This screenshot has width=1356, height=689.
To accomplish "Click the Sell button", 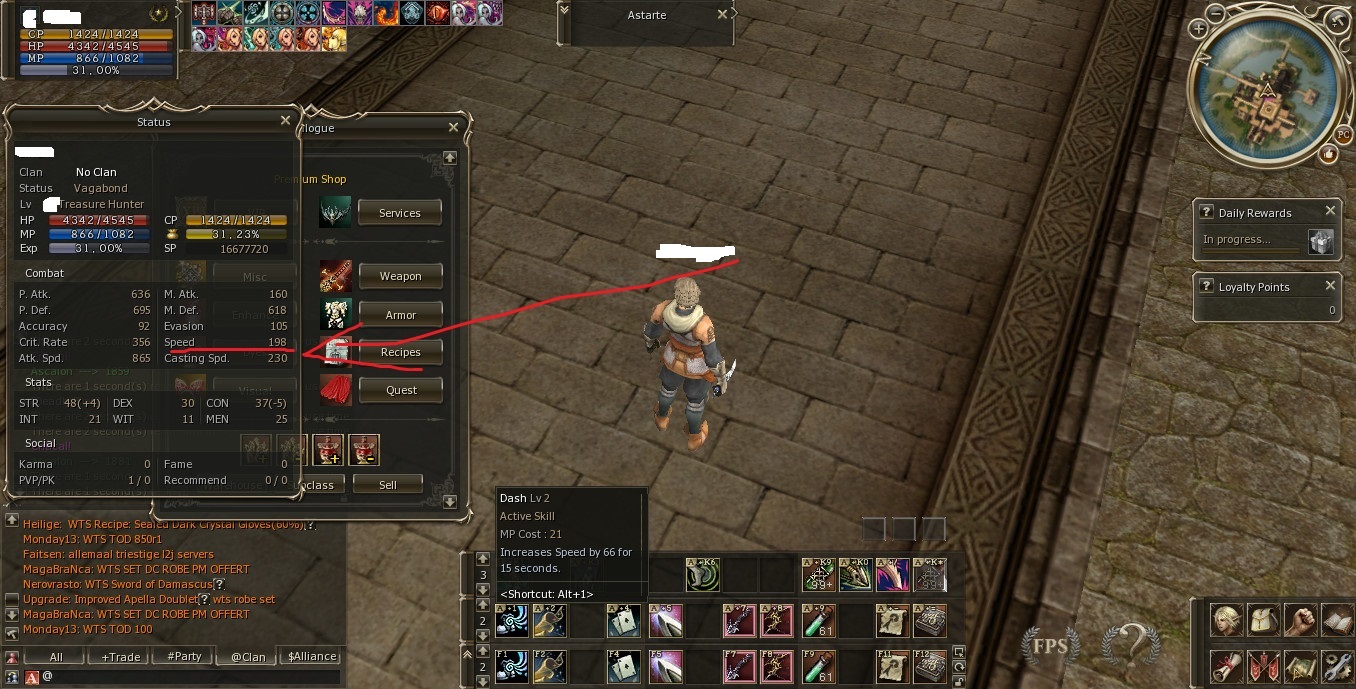I will (387, 485).
